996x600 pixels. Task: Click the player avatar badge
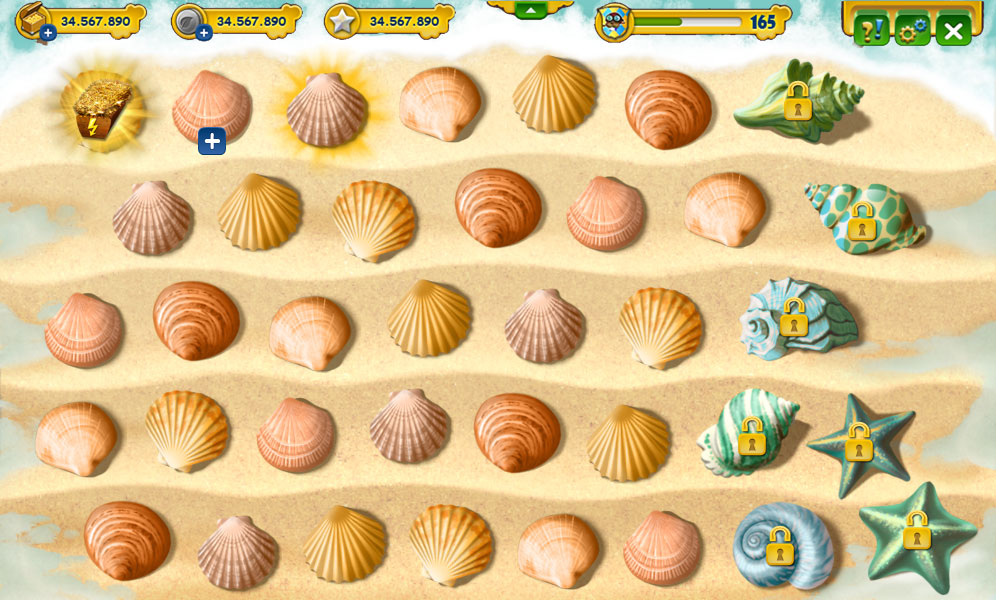tap(613, 23)
